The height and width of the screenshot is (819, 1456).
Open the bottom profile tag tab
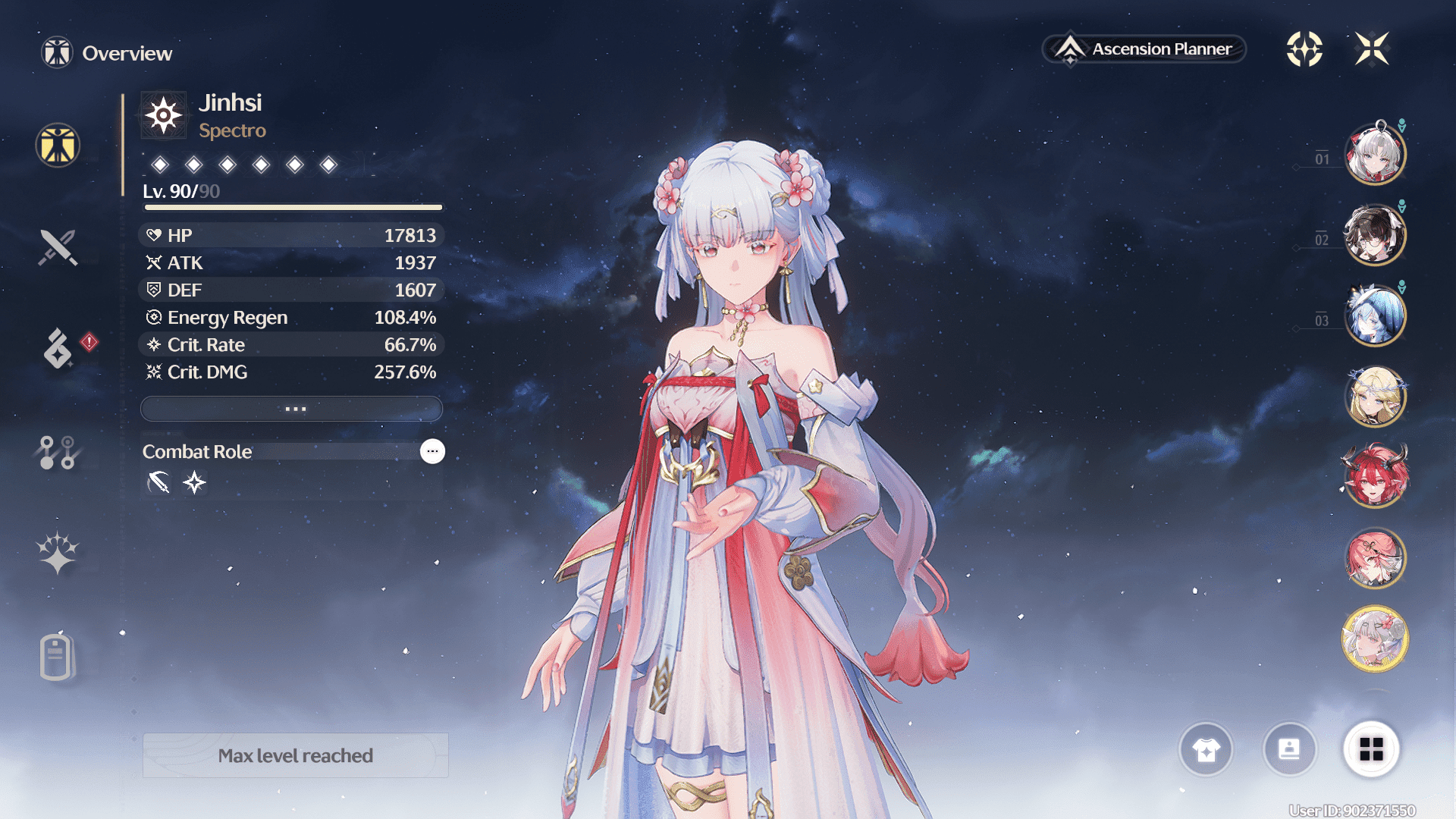(x=58, y=656)
